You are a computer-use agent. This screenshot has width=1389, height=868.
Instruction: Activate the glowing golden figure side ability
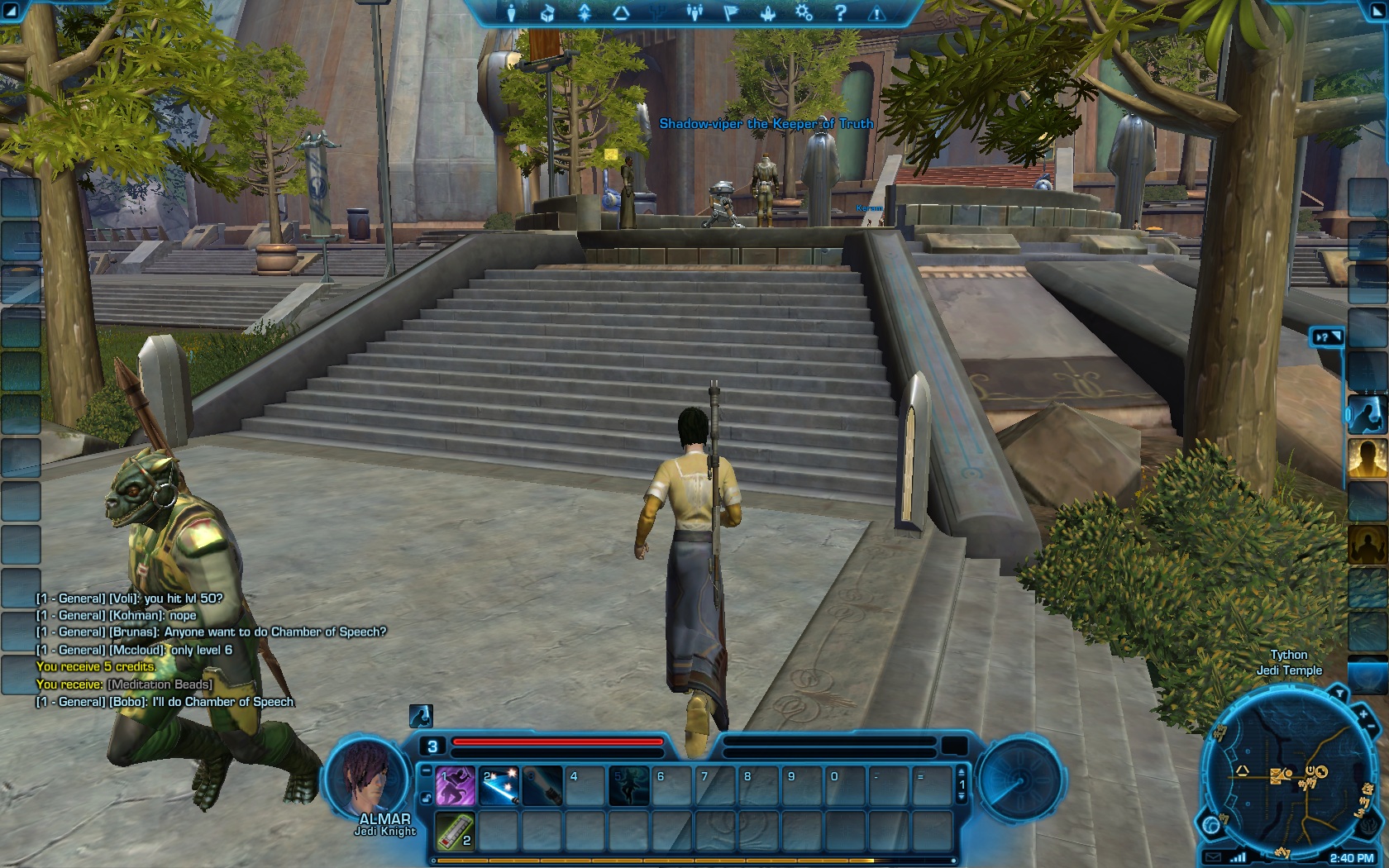point(1368,458)
